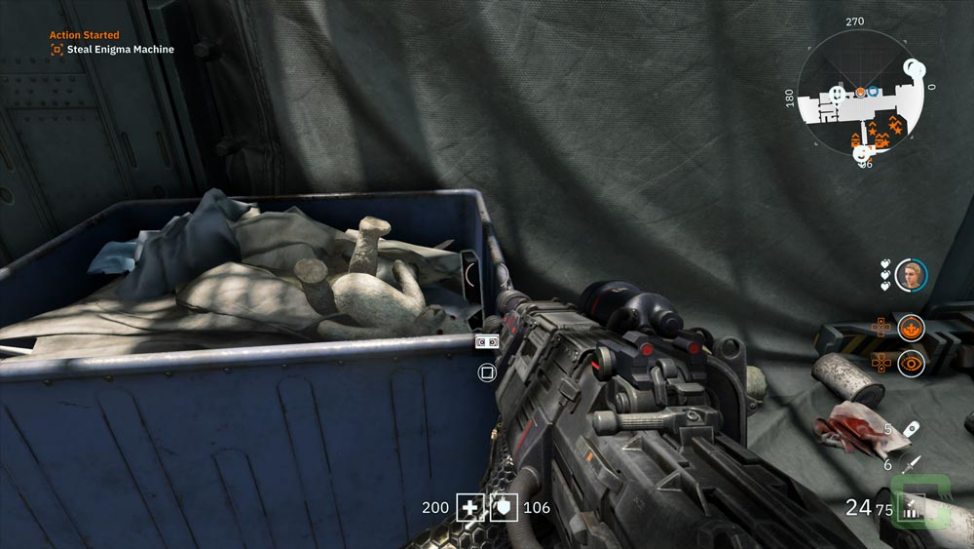This screenshot has height=549, width=974.
Task: Click the armor shield icon
Action: tap(503, 508)
